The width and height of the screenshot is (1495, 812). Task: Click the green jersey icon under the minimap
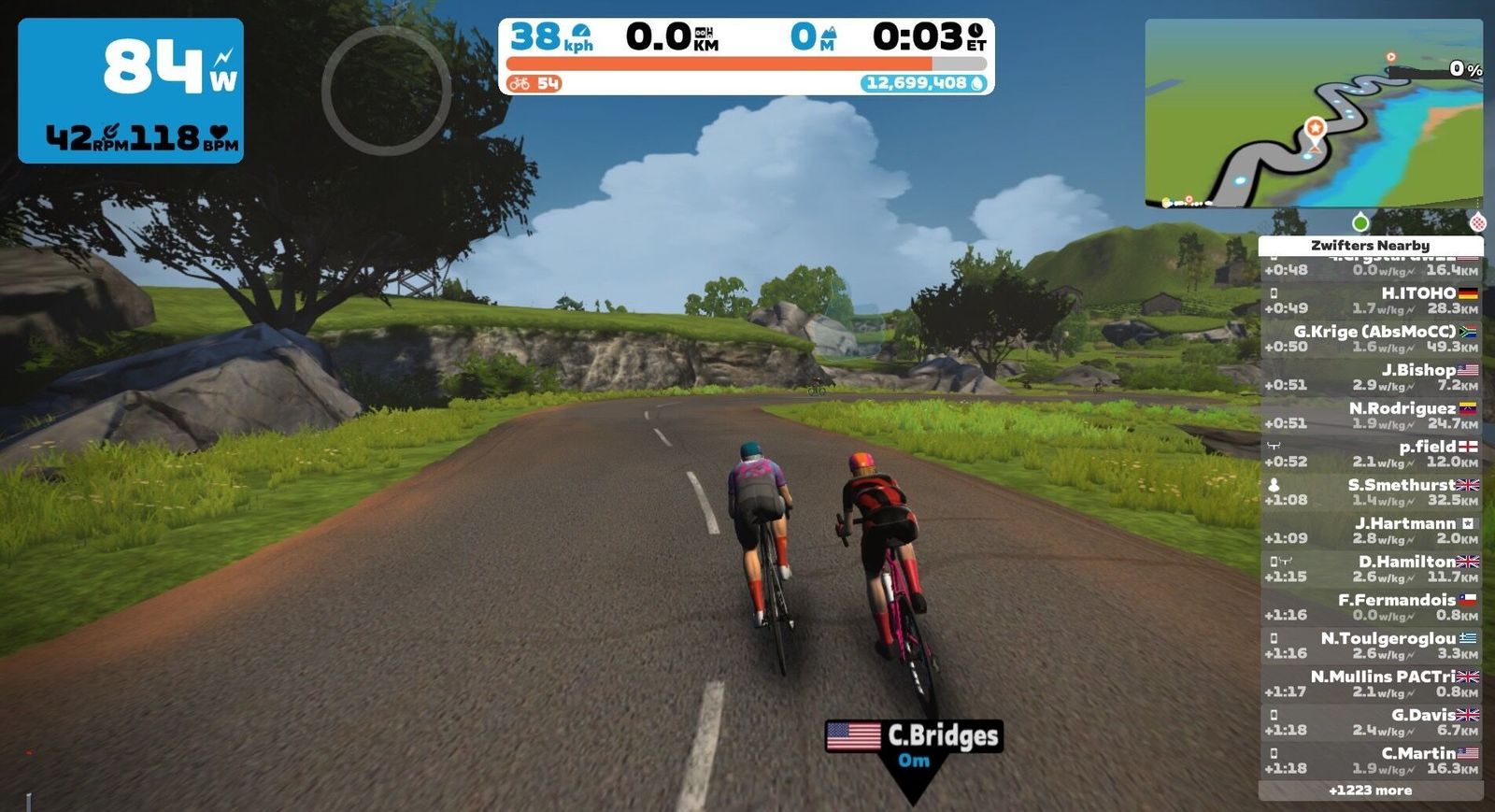[x=1360, y=222]
